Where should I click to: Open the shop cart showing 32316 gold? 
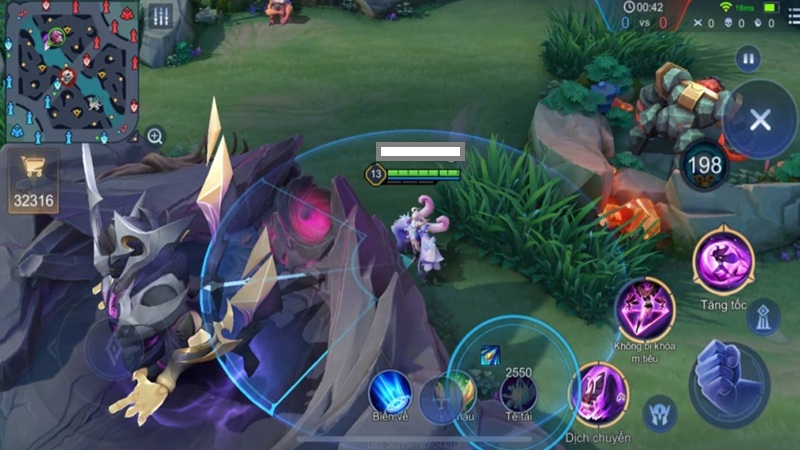click(x=33, y=180)
